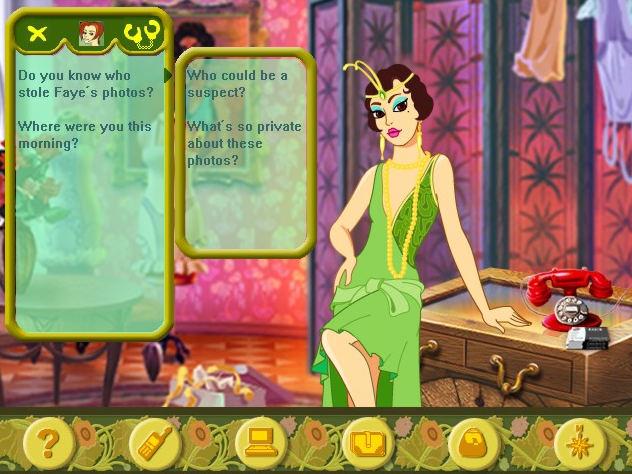The height and width of the screenshot is (474, 632).
Task: Ask where she was this morning
Action: point(84,135)
